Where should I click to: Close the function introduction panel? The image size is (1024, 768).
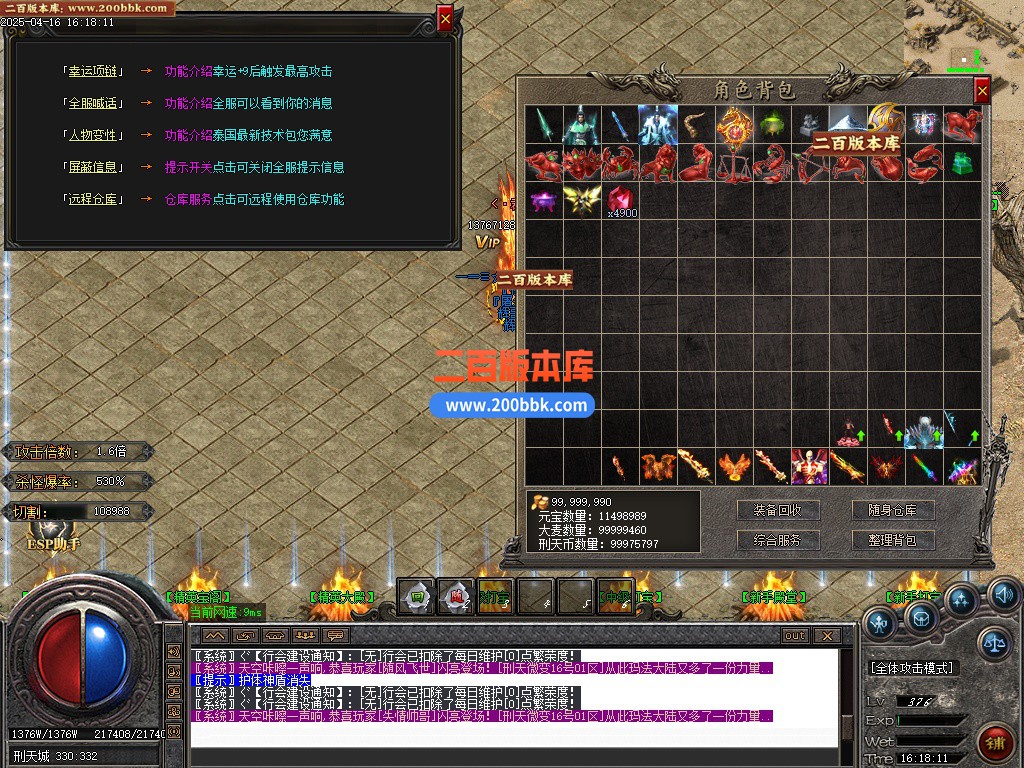pyautogui.click(x=445, y=18)
